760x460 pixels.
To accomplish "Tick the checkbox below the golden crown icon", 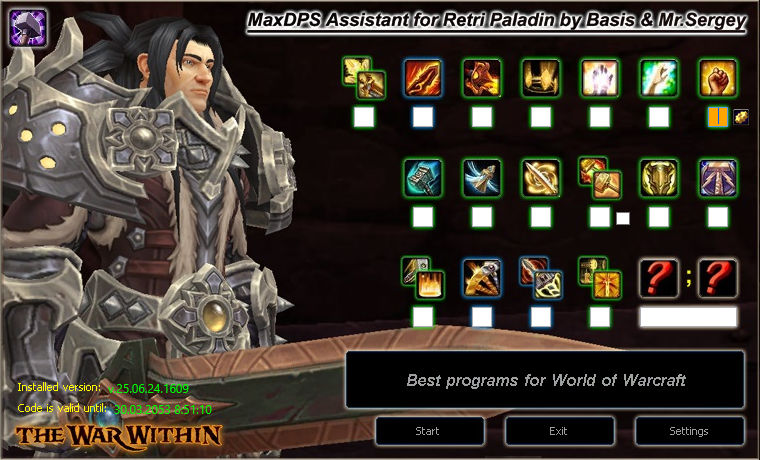I will [540, 117].
